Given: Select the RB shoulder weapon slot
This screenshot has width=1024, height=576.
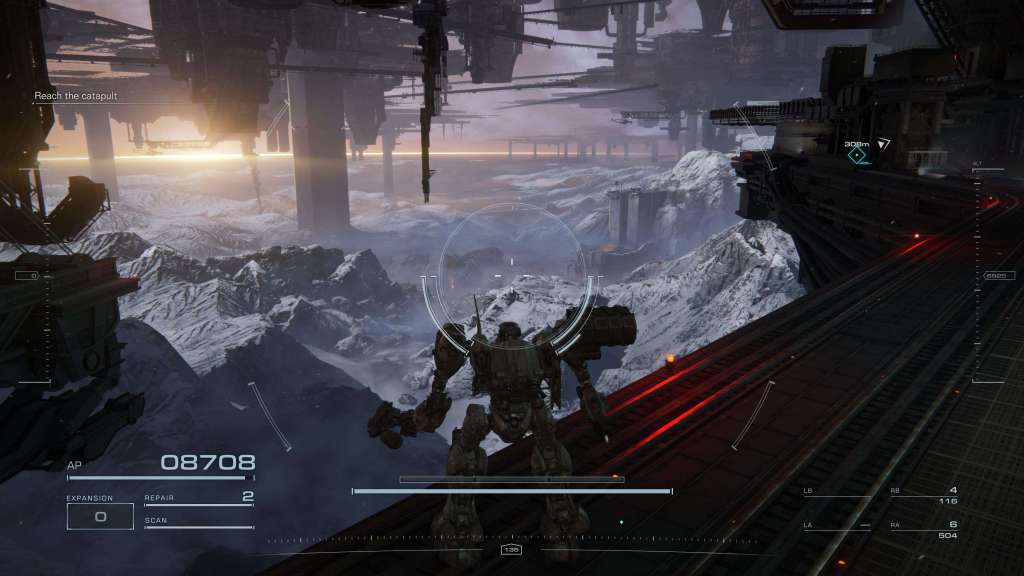Looking at the screenshot, I should [923, 495].
